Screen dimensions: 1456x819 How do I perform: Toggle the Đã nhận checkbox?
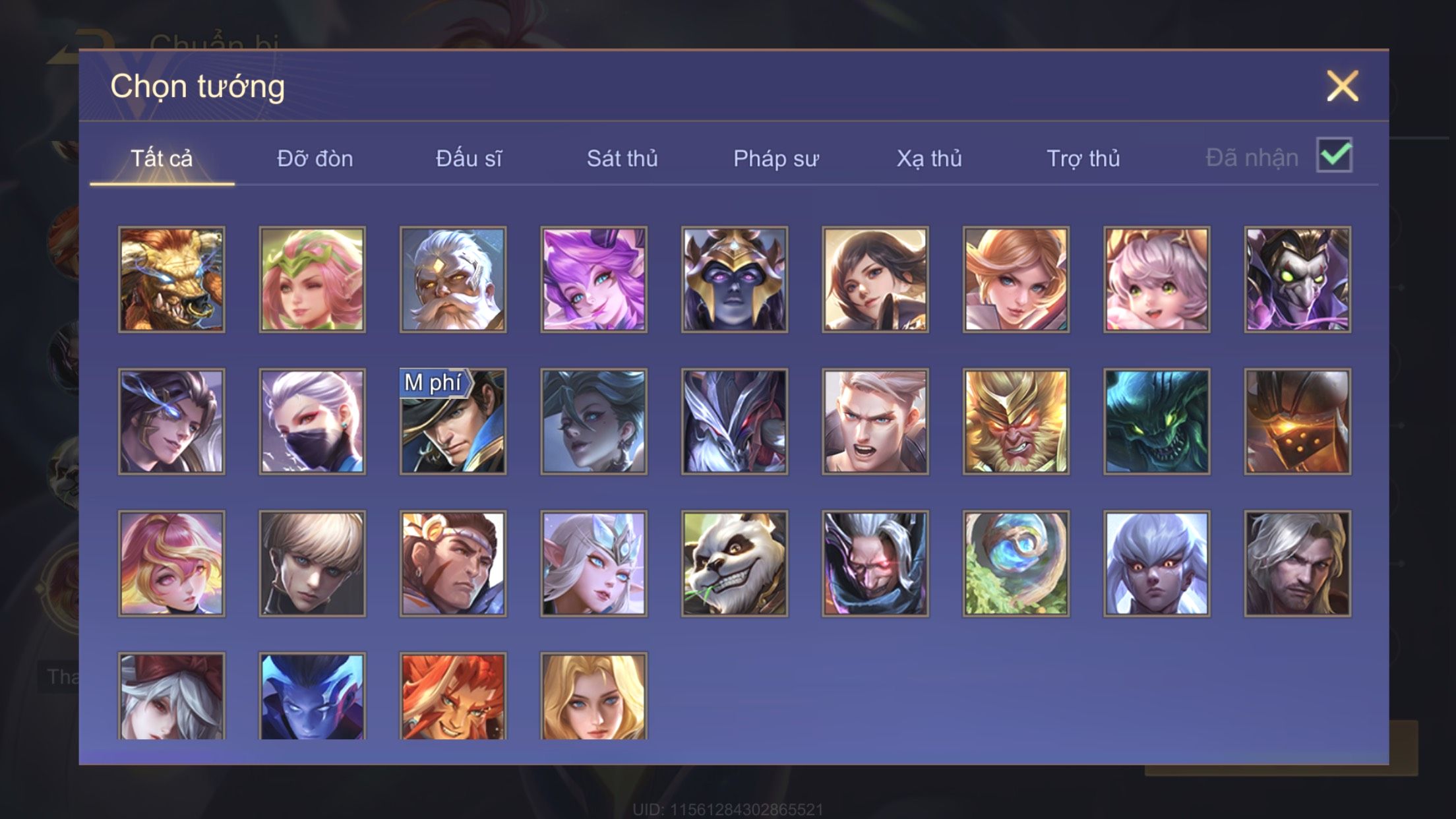click(1334, 156)
